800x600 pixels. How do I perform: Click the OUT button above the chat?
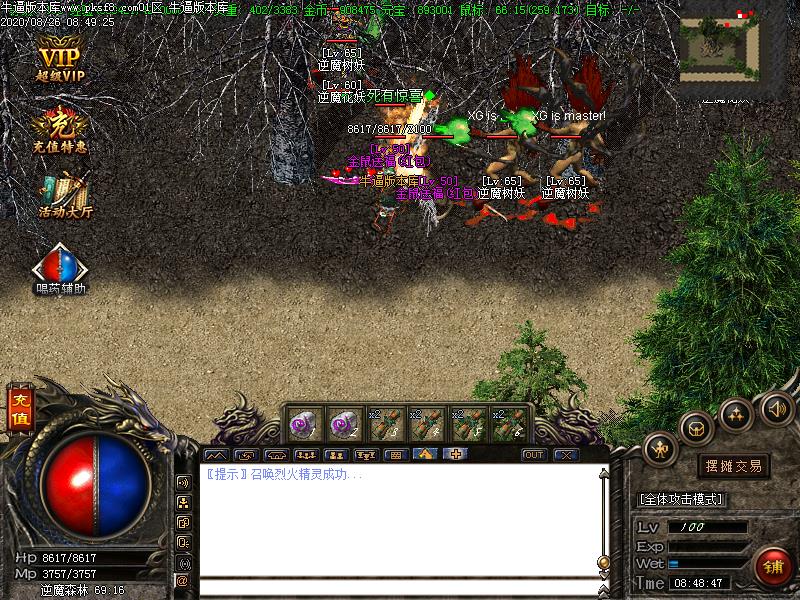pyautogui.click(x=534, y=455)
